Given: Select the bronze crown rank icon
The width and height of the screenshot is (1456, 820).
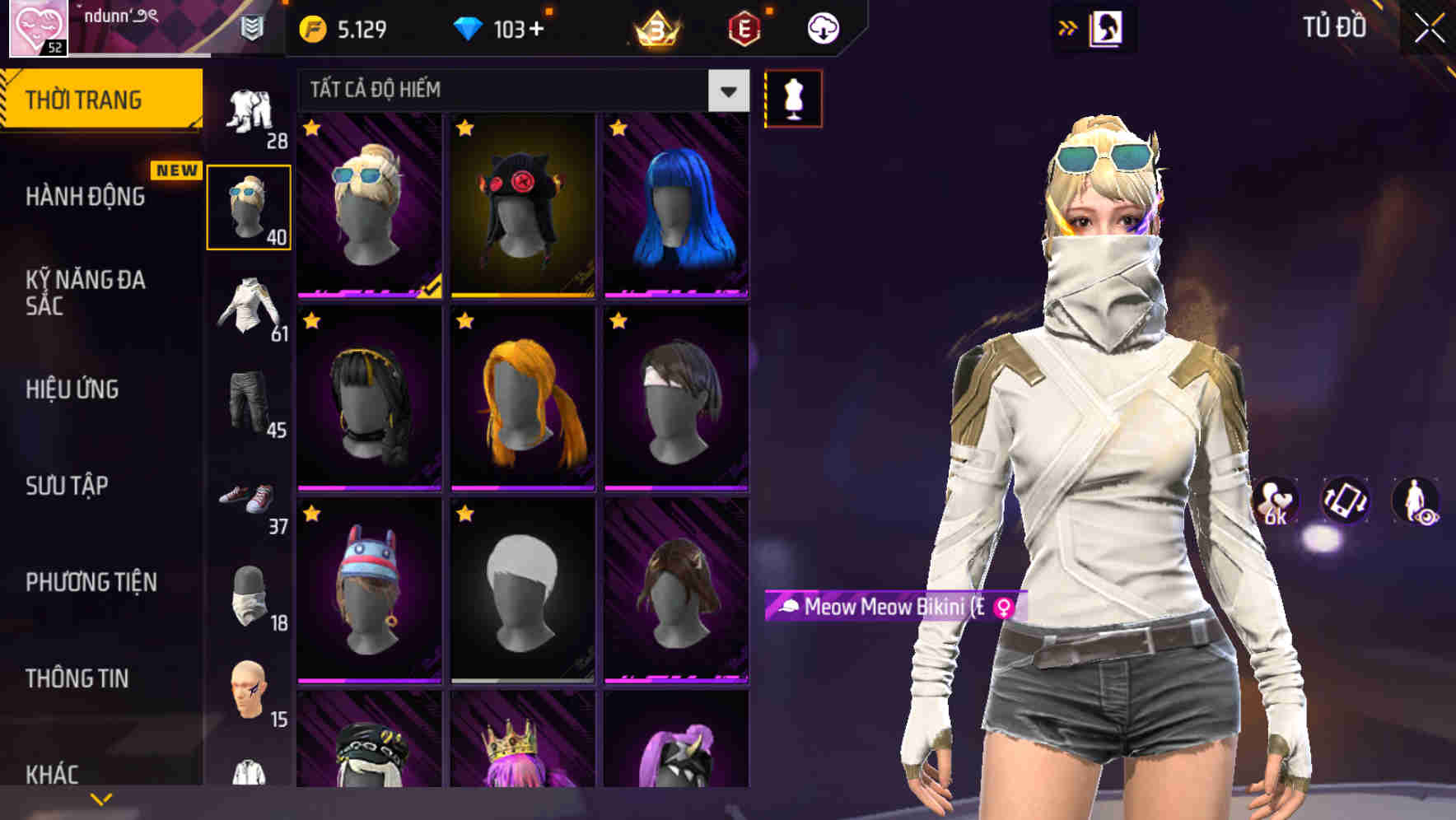Looking at the screenshot, I should pyautogui.click(x=655, y=30).
